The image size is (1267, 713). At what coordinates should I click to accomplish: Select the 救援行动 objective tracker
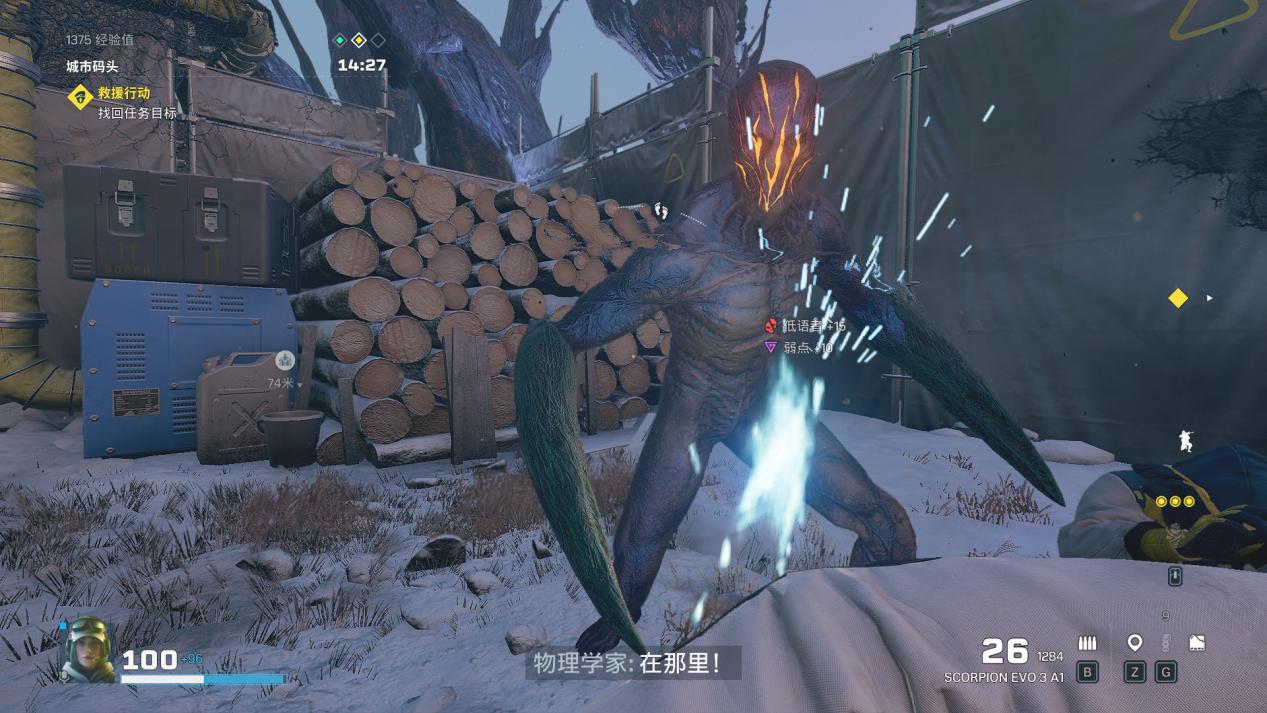click(124, 93)
